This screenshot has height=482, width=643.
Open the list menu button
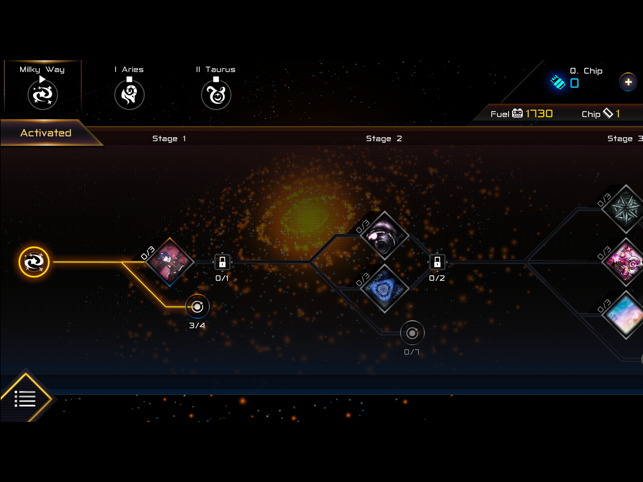(25, 399)
